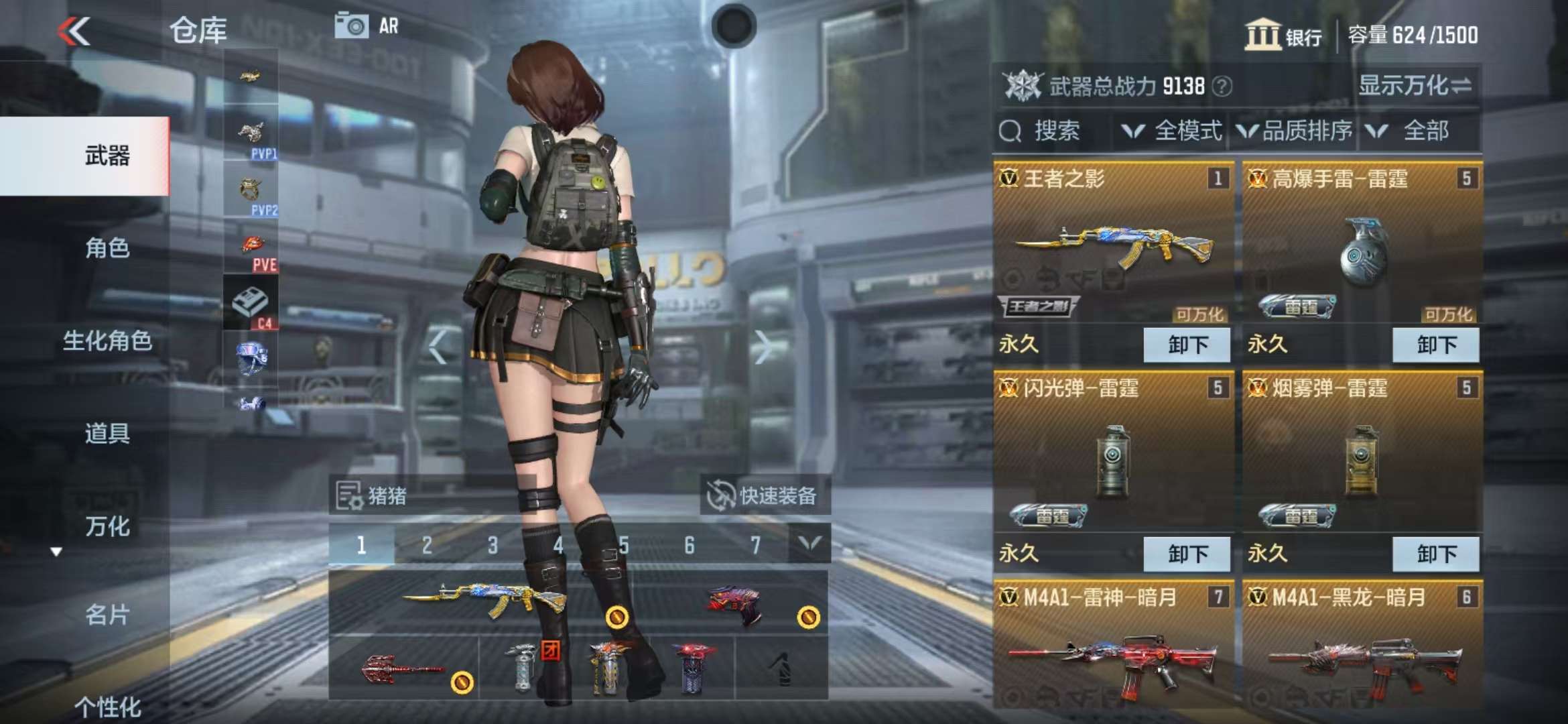Show the next character with right arrow
1568x724 pixels.
point(762,347)
